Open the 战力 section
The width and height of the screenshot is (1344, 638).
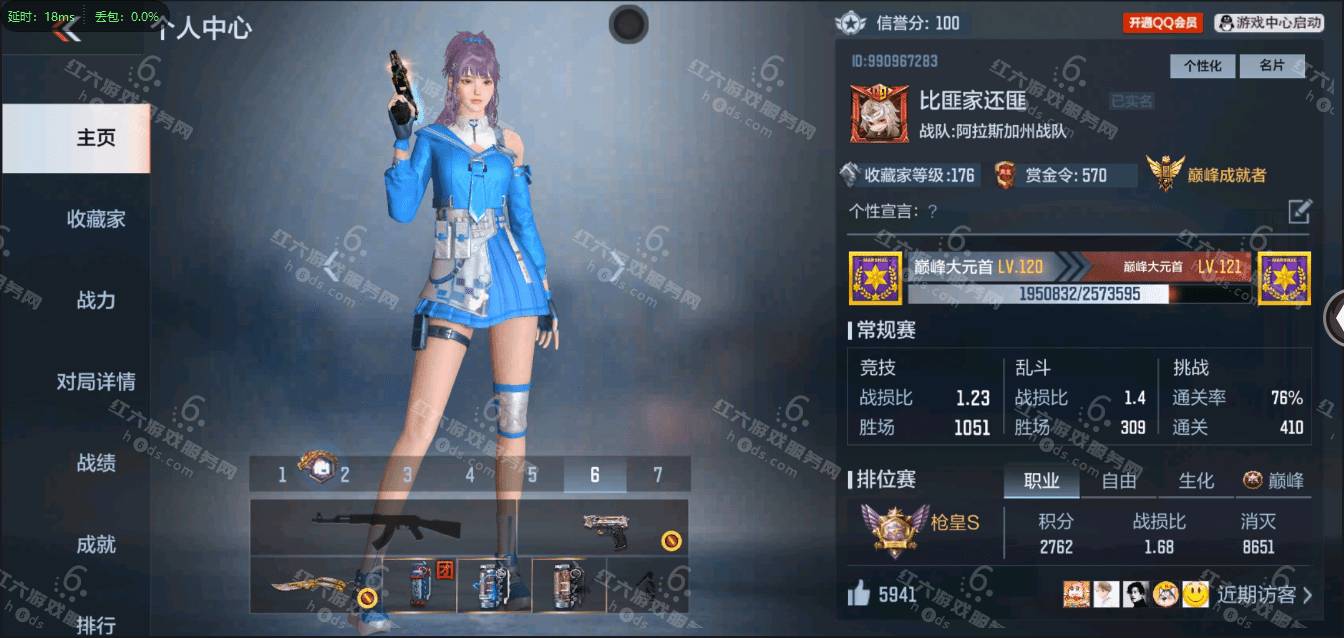[96, 300]
